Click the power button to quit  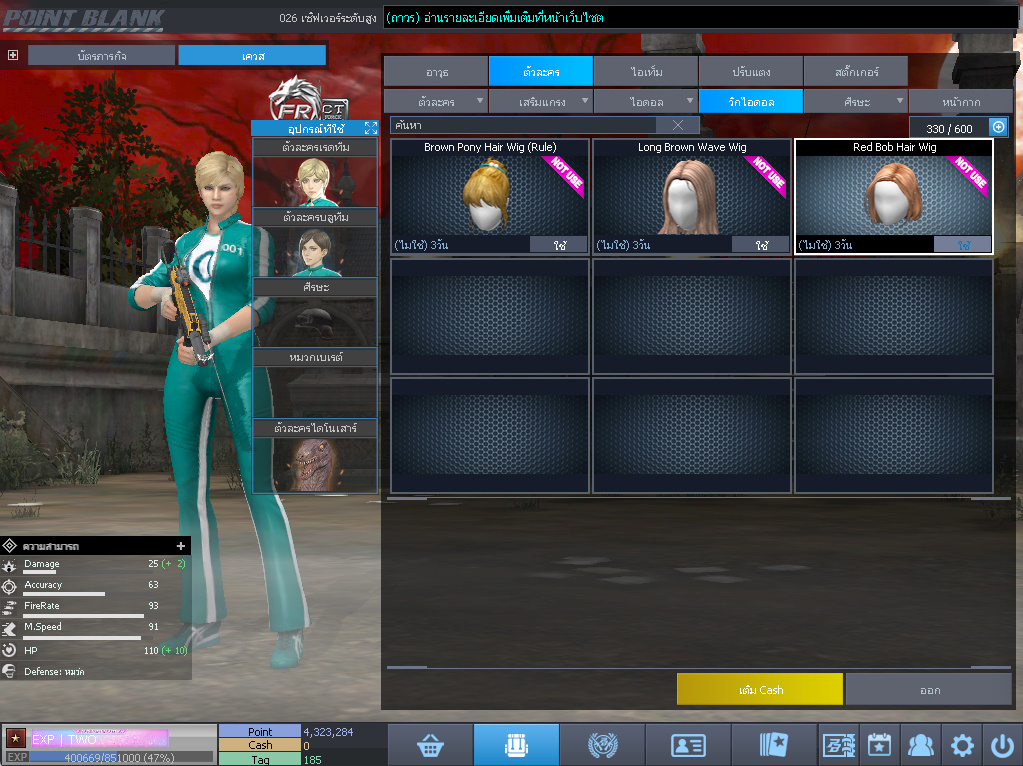pyautogui.click(x=1001, y=745)
